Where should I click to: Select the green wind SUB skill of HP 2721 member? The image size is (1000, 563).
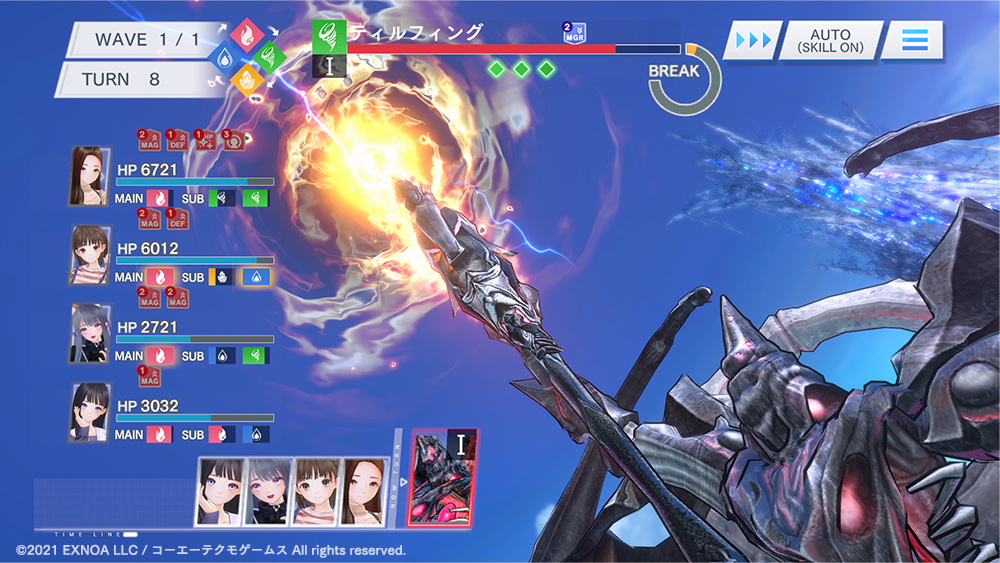(x=255, y=355)
